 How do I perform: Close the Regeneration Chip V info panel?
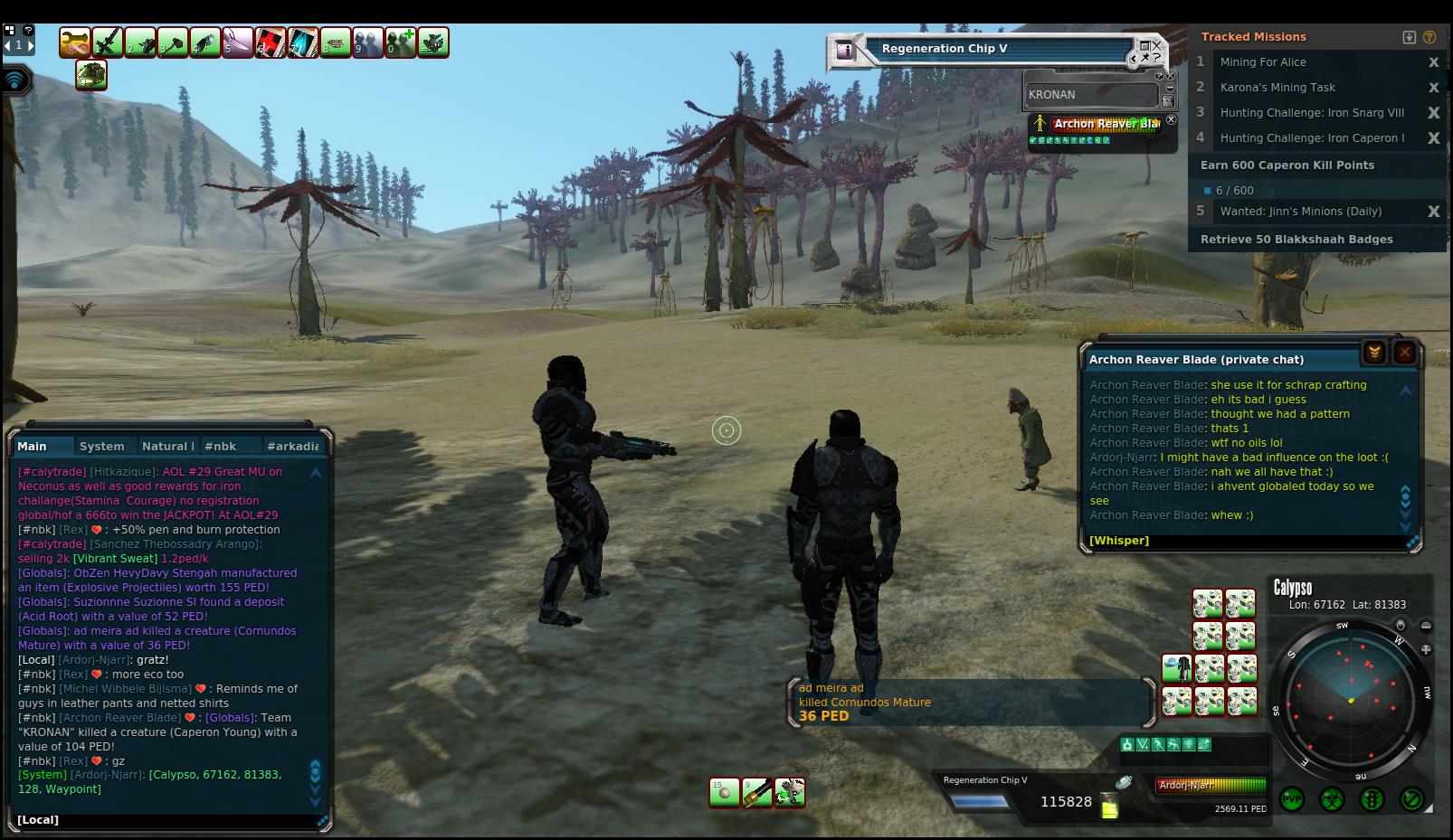(1156, 45)
